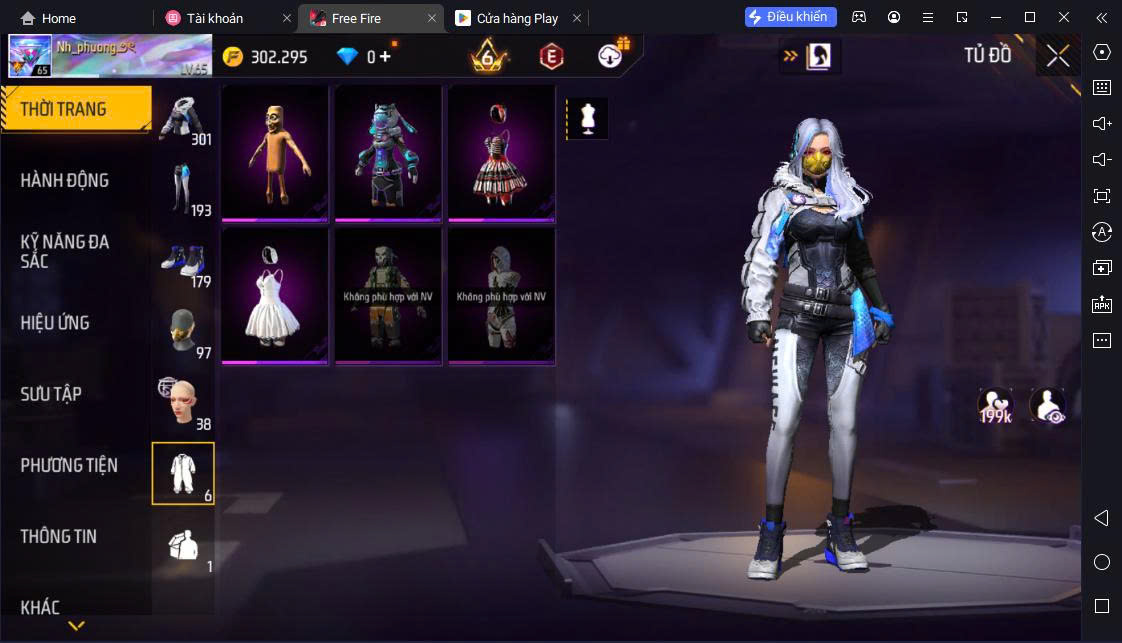
Task: Add diamonds with the plus button
Action: [x=385, y=57]
